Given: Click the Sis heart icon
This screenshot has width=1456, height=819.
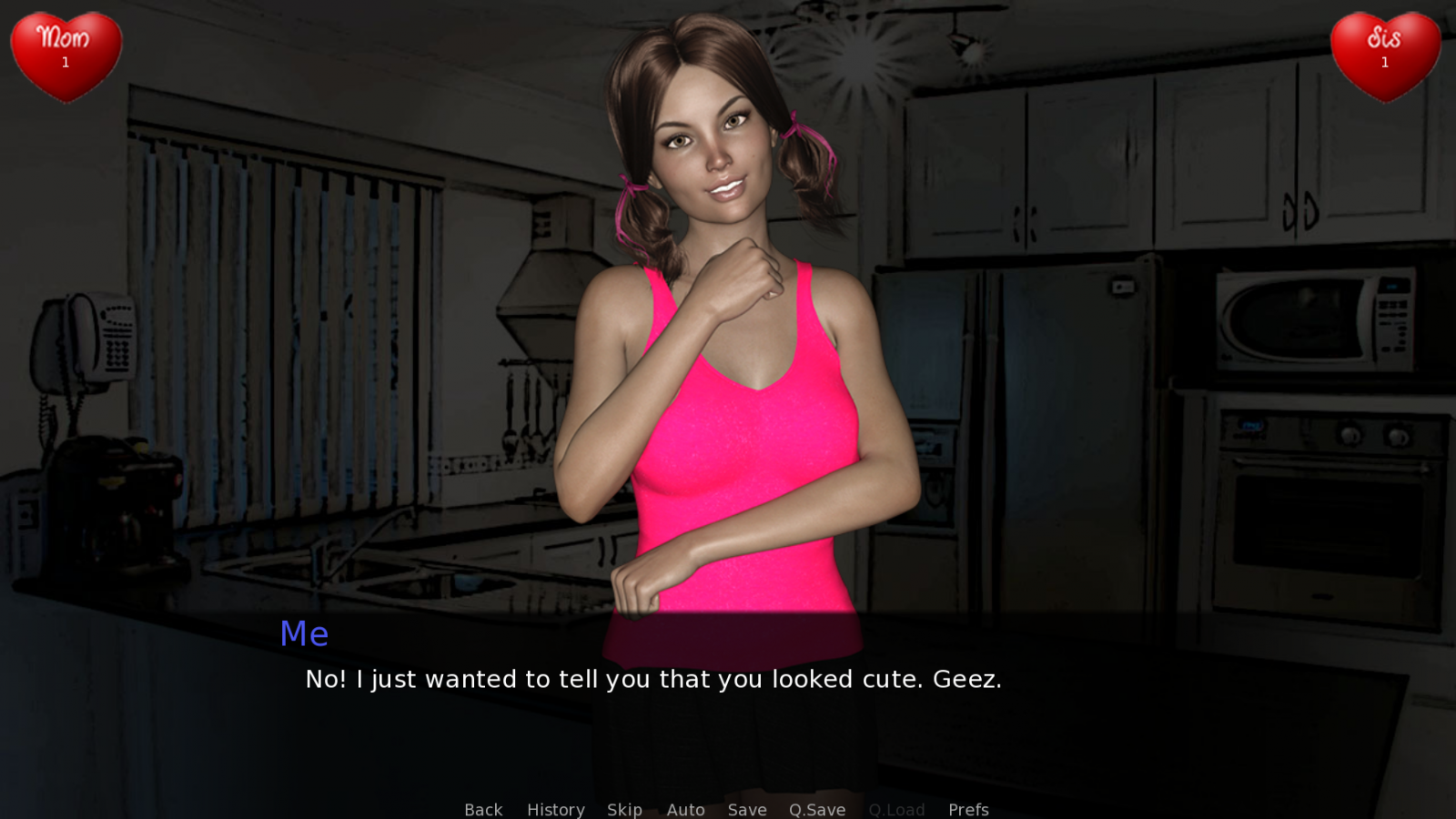Looking at the screenshot, I should click(x=1385, y=55).
